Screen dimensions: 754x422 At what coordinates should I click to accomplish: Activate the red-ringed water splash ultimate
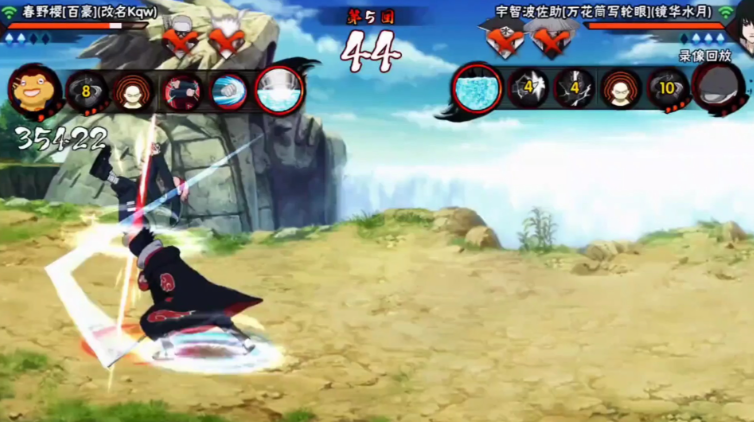[x=278, y=91]
